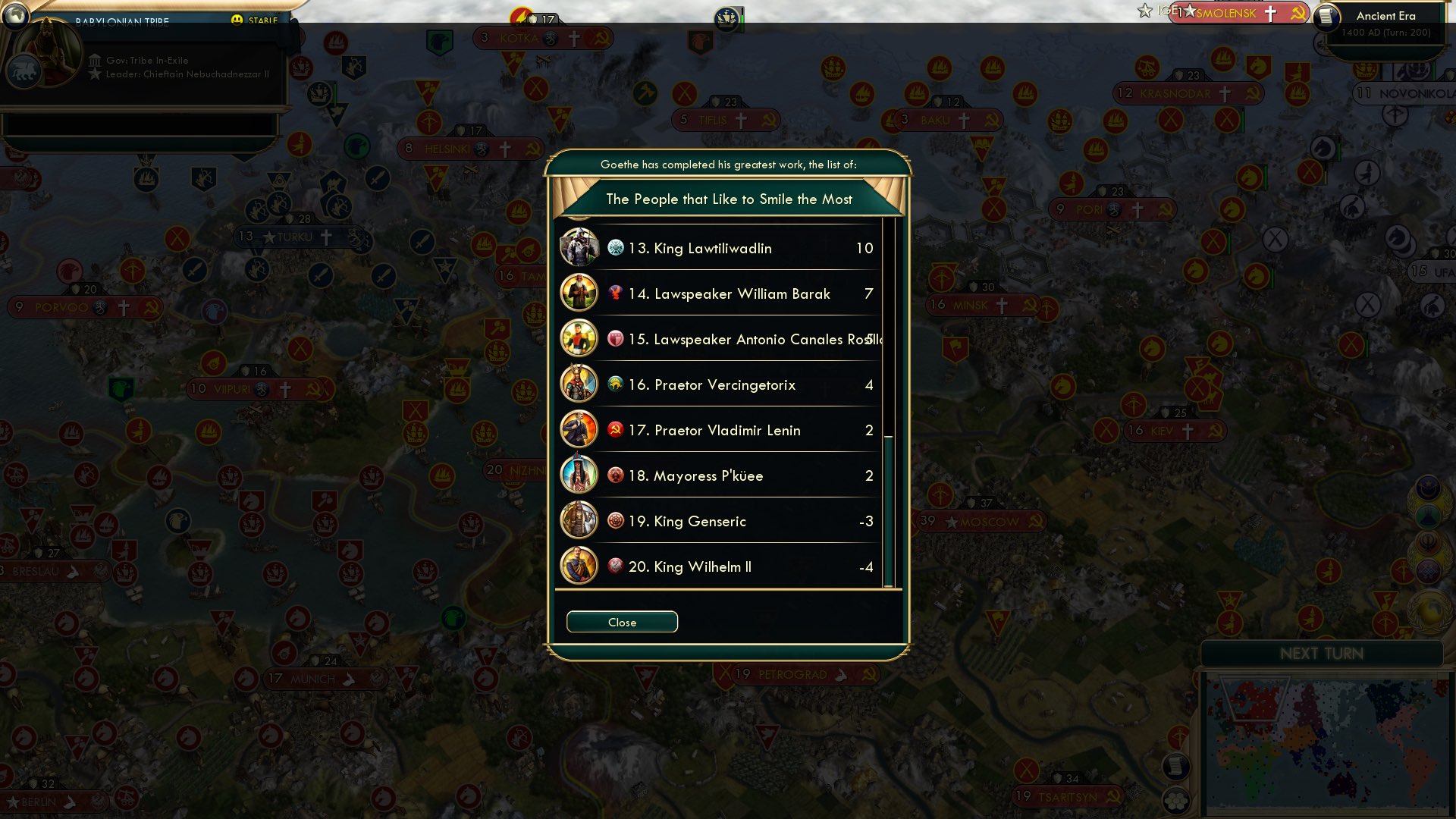Screen dimensions: 1456x819
Task: Select King Lawtiliwadlin's portrait
Action: [x=579, y=248]
